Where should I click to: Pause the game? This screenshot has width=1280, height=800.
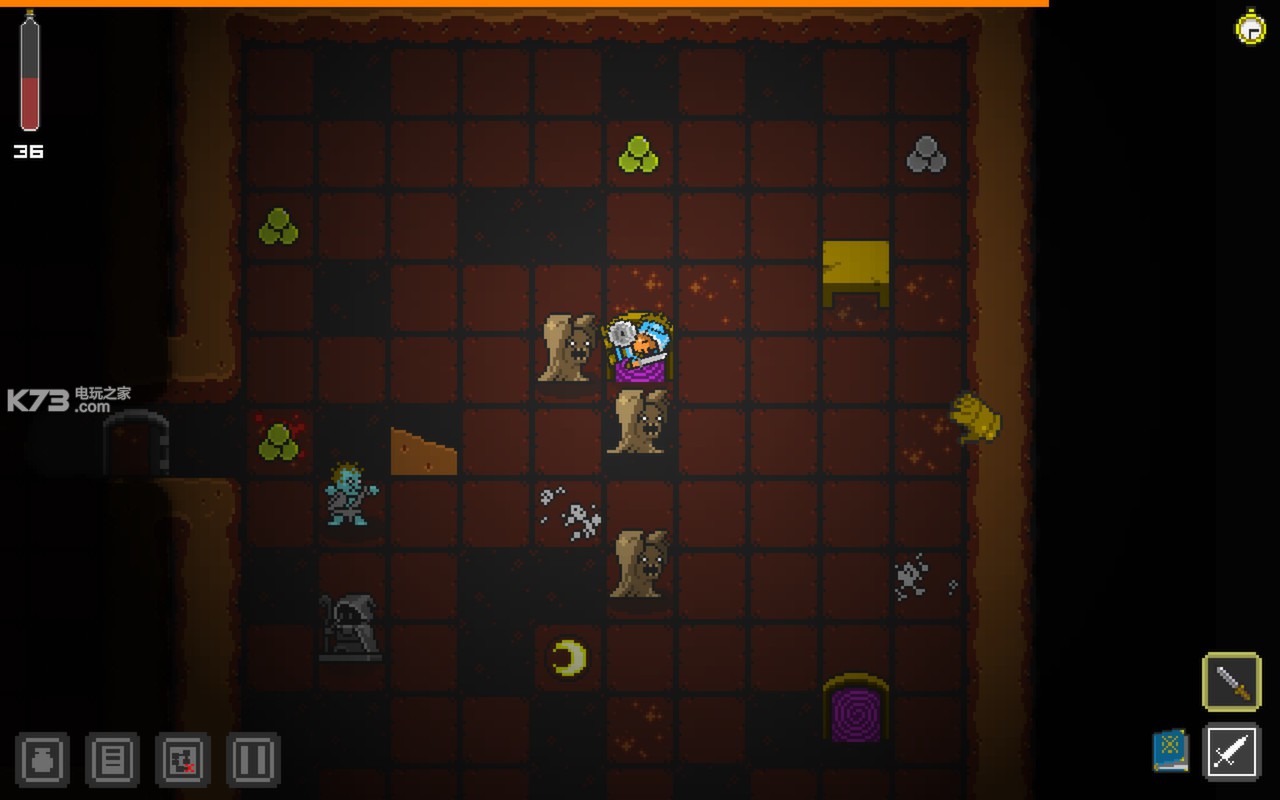[253, 759]
